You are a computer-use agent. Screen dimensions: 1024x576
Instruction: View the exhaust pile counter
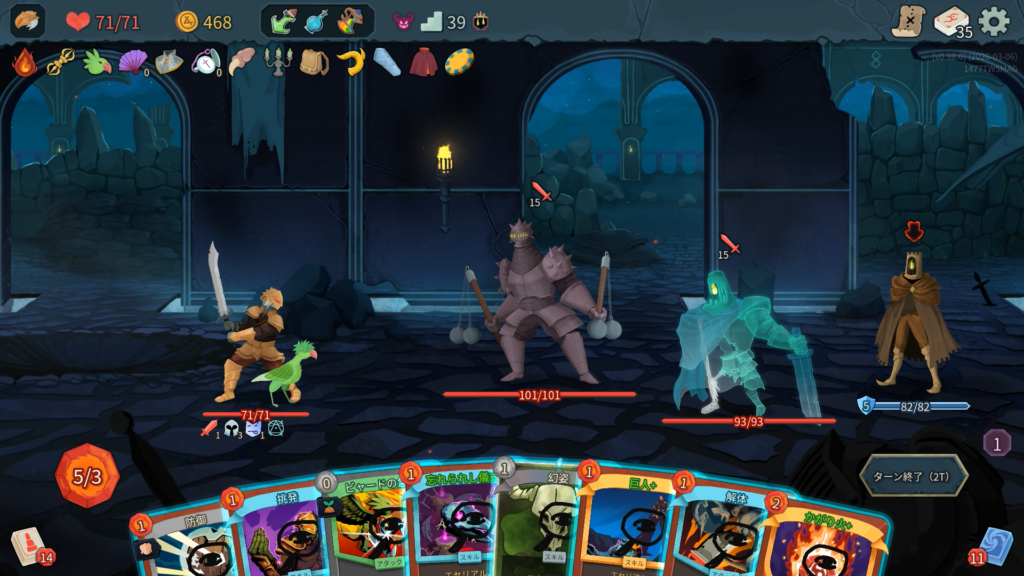996,443
